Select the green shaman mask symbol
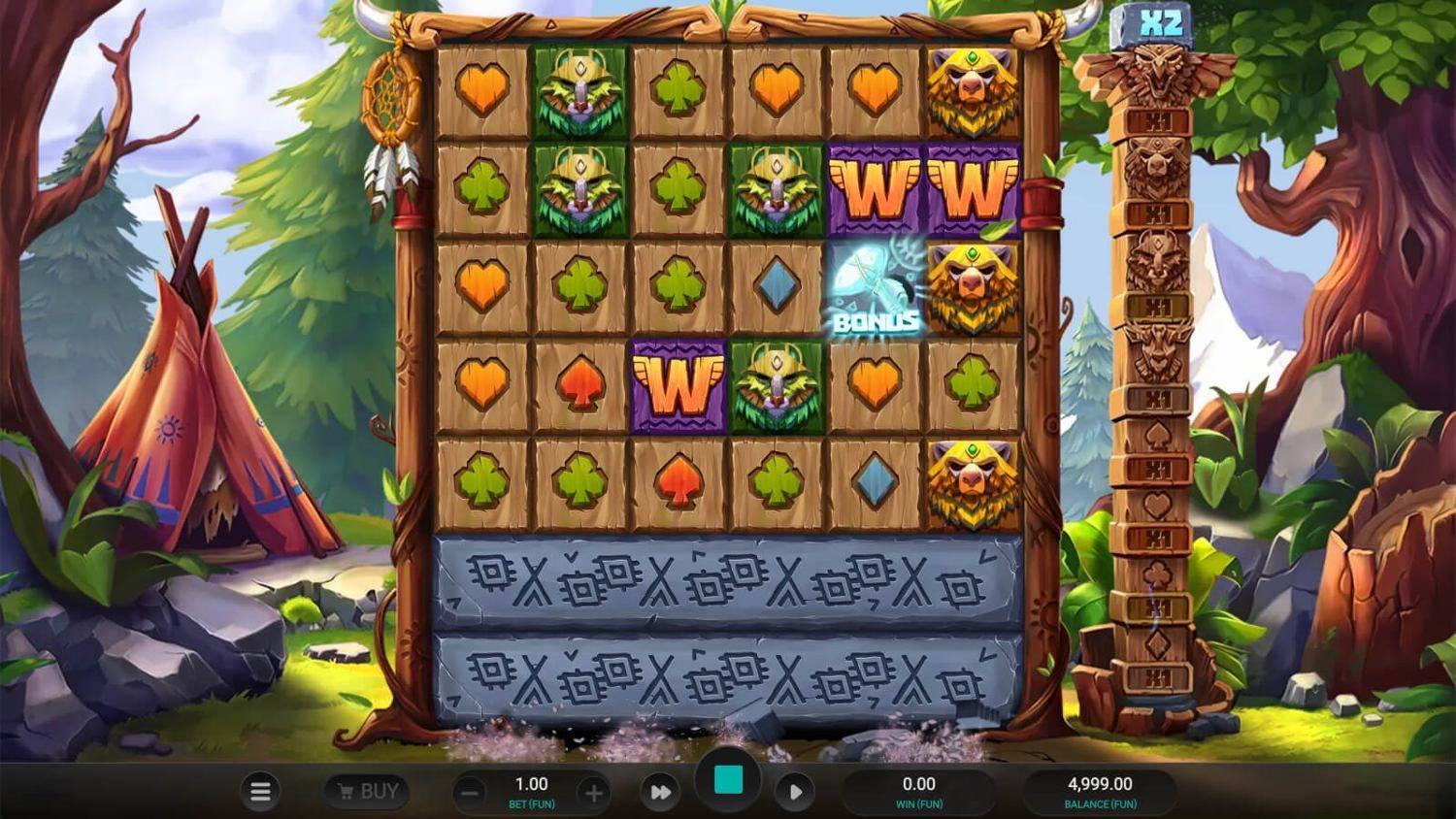 579,92
